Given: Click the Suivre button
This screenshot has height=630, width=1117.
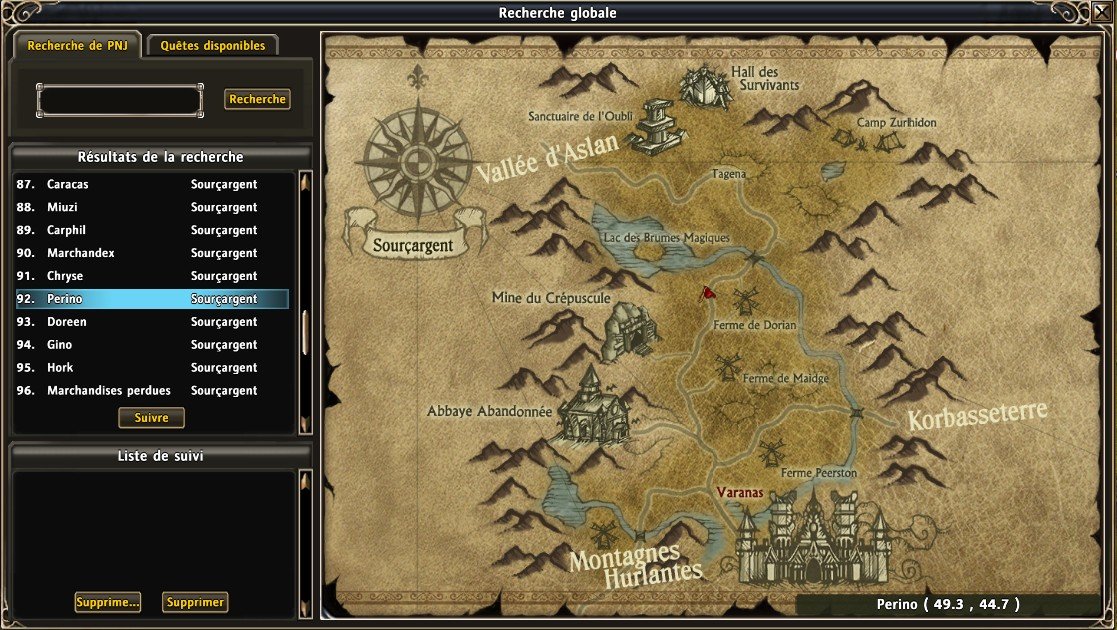Looking at the screenshot, I should click(151, 418).
